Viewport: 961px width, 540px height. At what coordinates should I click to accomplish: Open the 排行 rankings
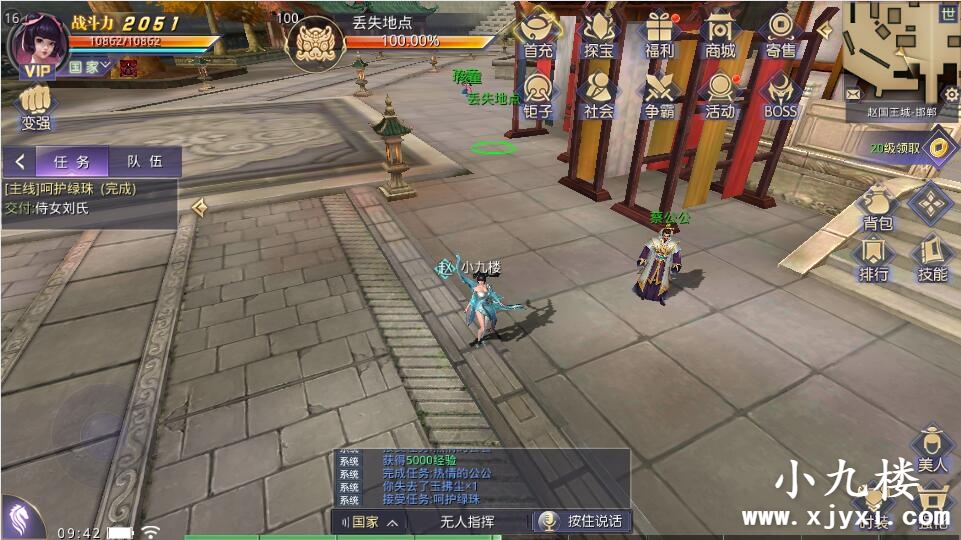[874, 258]
